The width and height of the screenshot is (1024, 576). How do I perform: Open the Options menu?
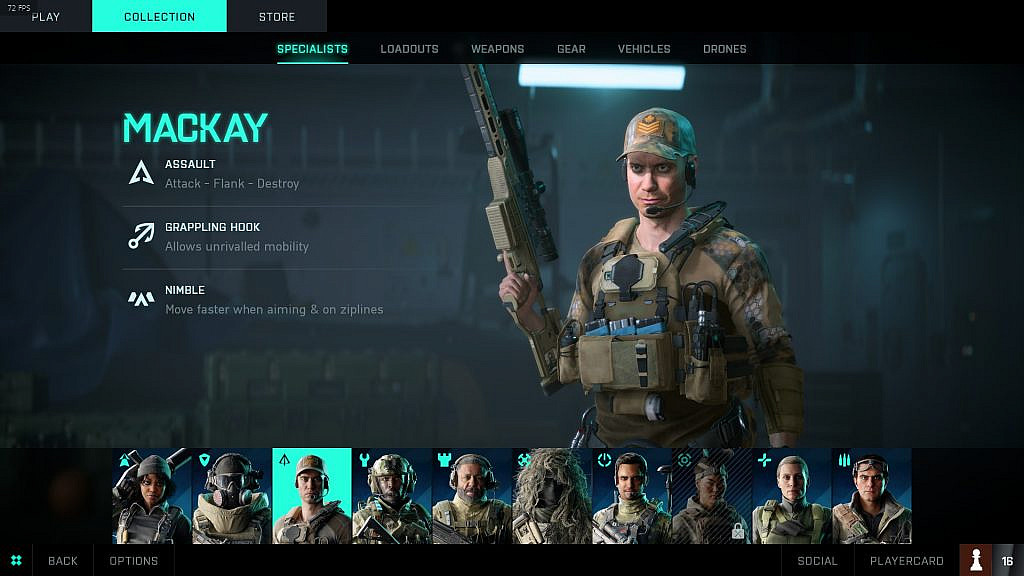[134, 561]
